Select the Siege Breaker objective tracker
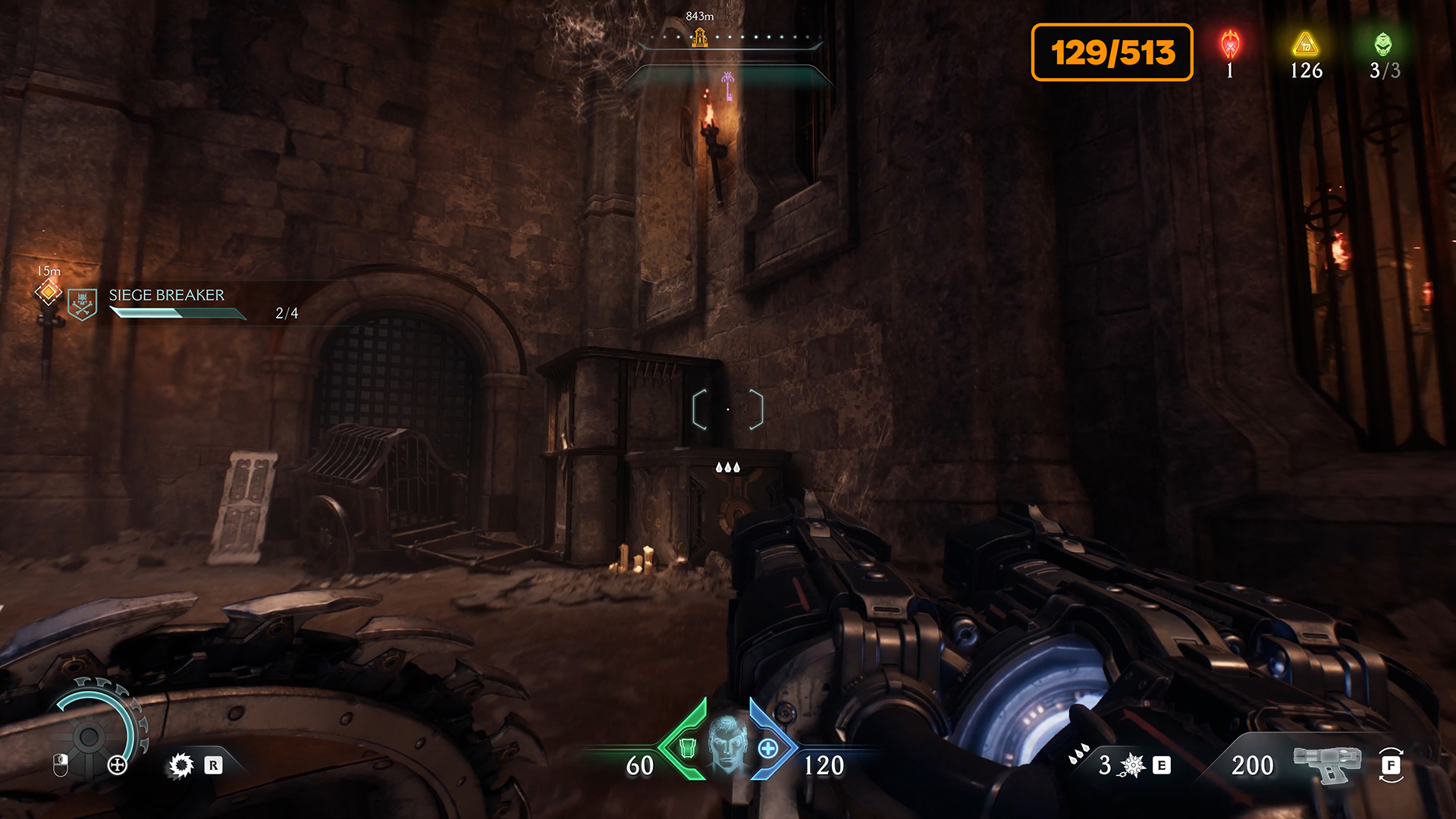Viewport: 1456px width, 819px height. click(x=167, y=303)
